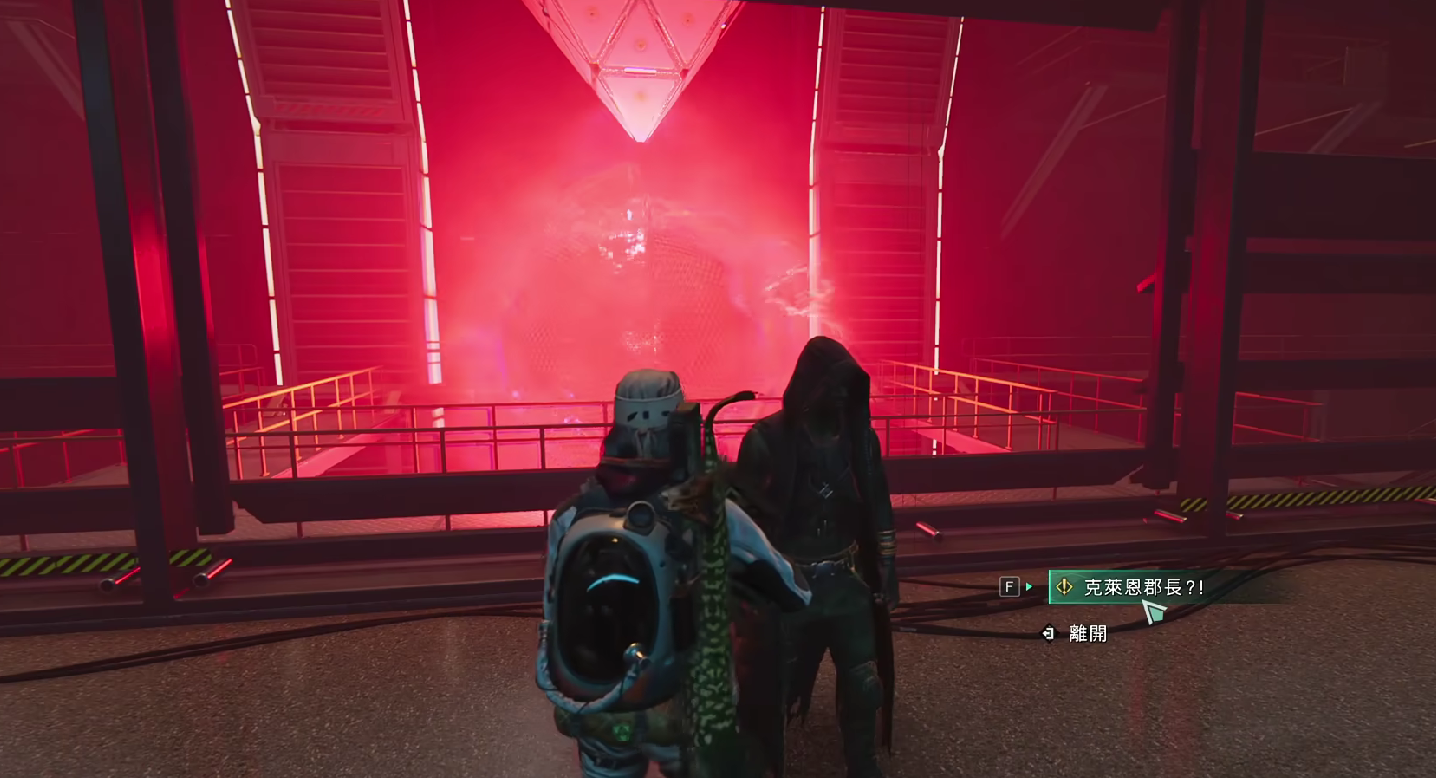Select 離開 to leave the conversation

(x=1087, y=633)
